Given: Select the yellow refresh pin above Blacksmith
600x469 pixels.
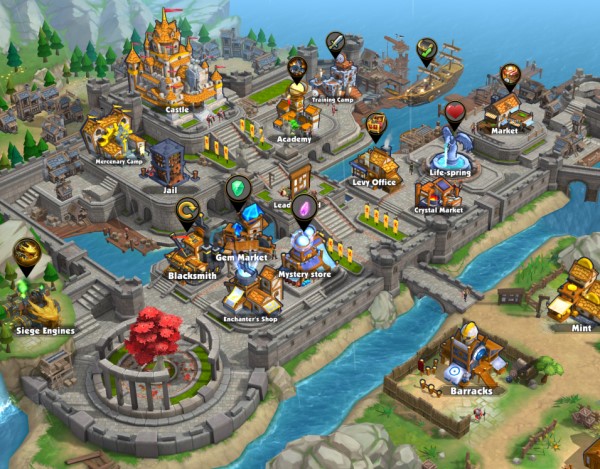Looking at the screenshot, I should (x=187, y=210).
